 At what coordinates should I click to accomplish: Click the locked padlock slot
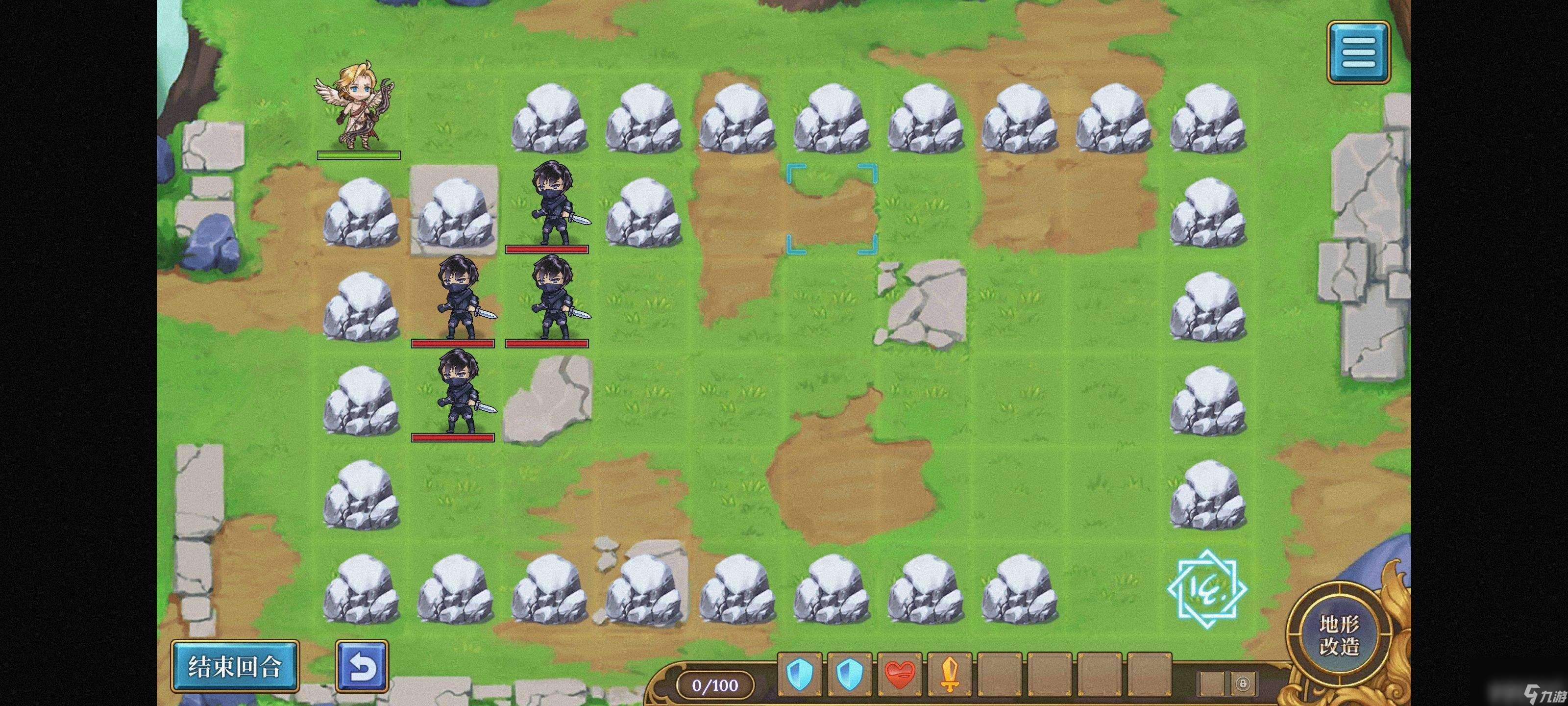click(1242, 683)
